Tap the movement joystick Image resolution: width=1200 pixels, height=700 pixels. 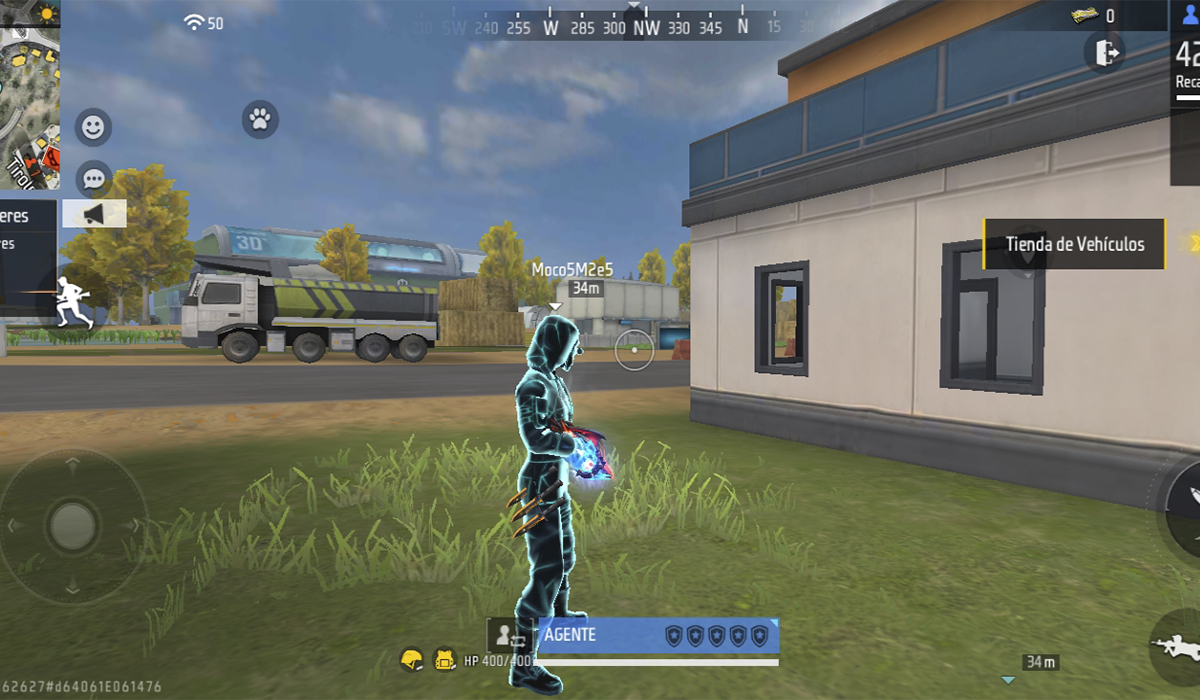[x=72, y=524]
